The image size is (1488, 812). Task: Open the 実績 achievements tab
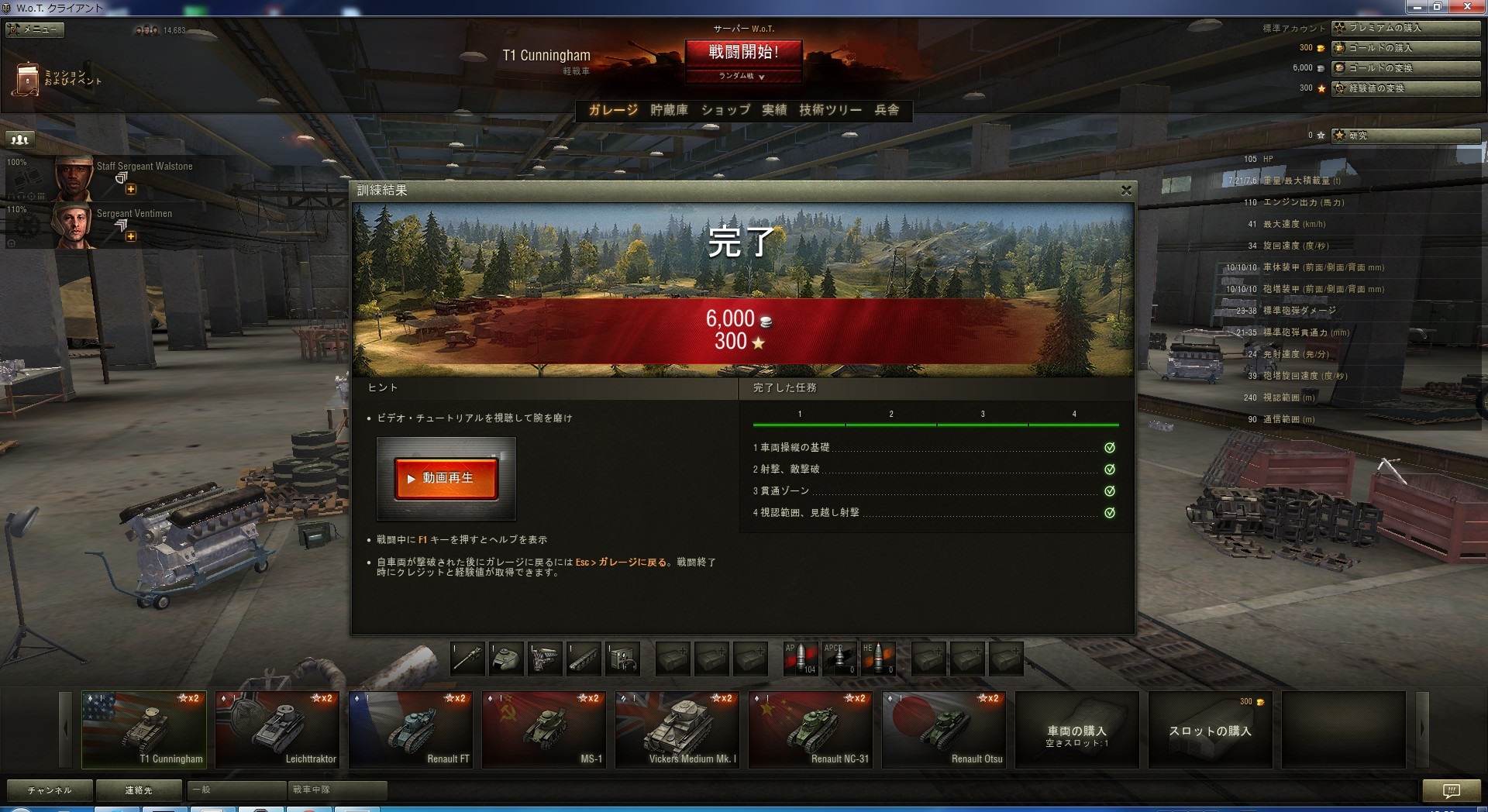click(x=774, y=110)
